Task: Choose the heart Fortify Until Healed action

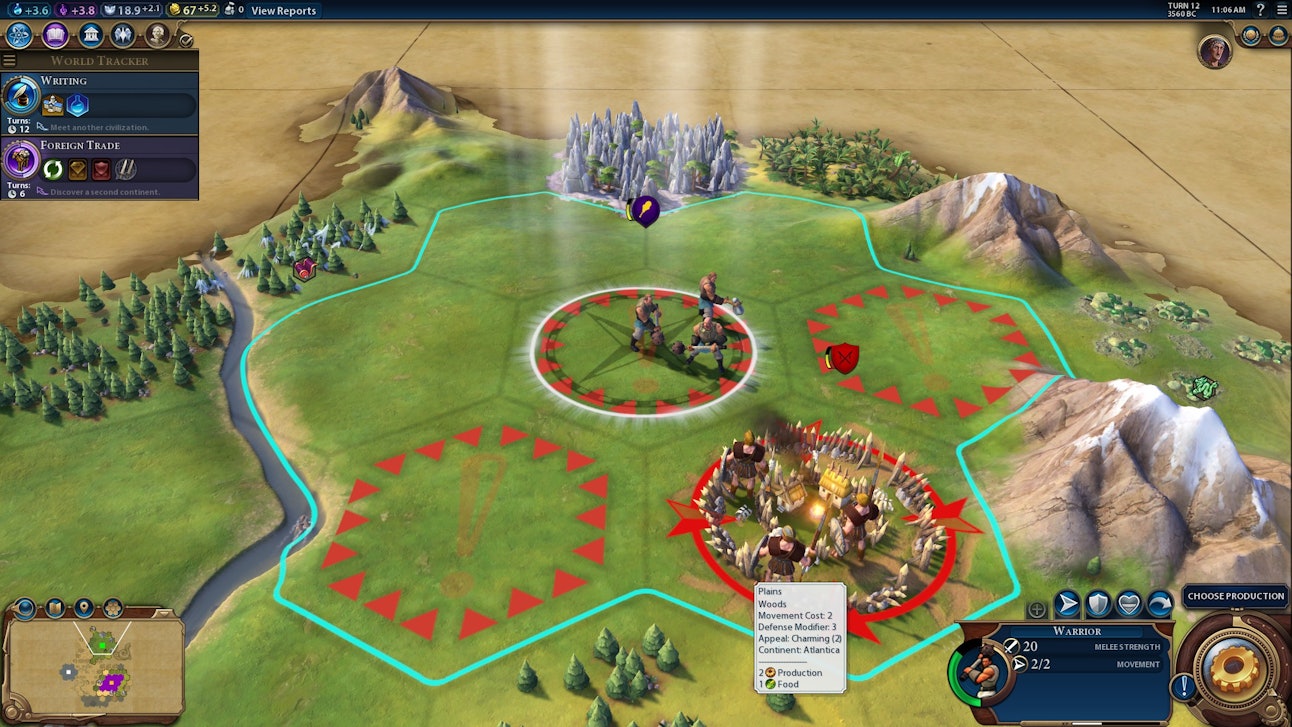Action: click(1129, 603)
